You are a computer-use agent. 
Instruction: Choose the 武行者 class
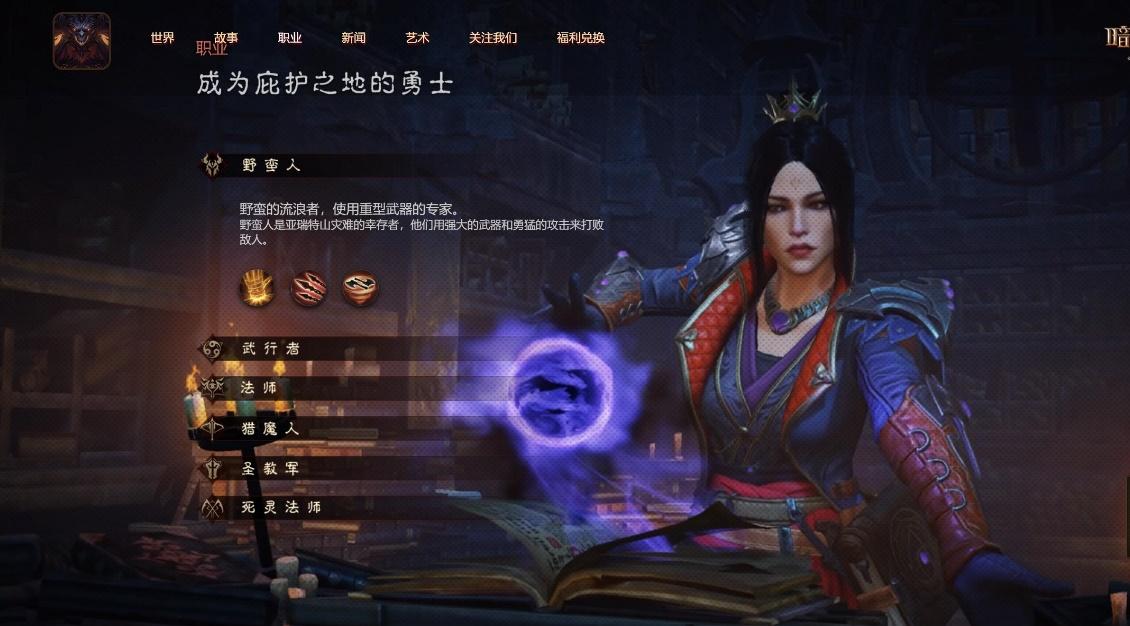[271, 349]
